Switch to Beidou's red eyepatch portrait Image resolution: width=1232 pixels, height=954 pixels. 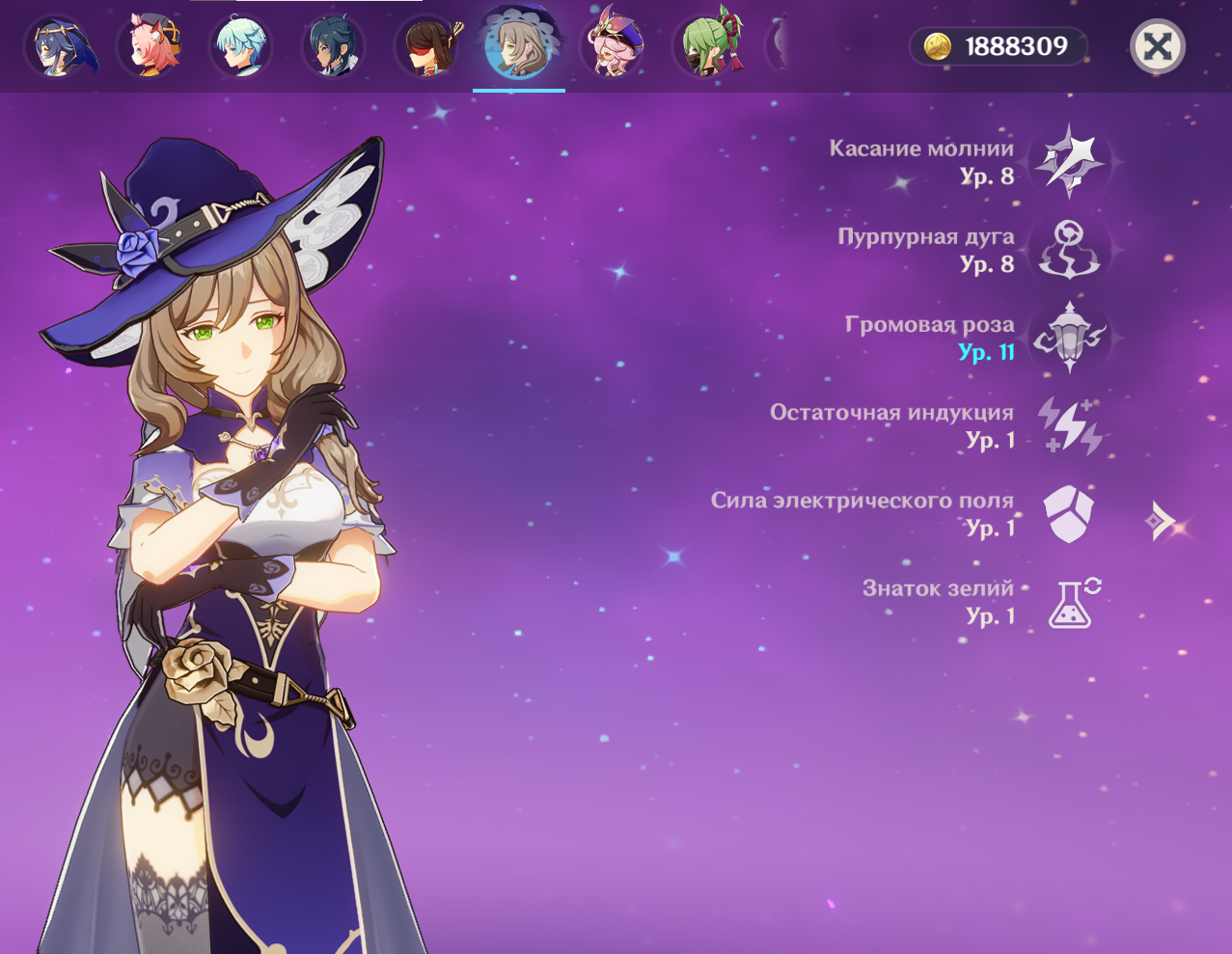coord(426,46)
